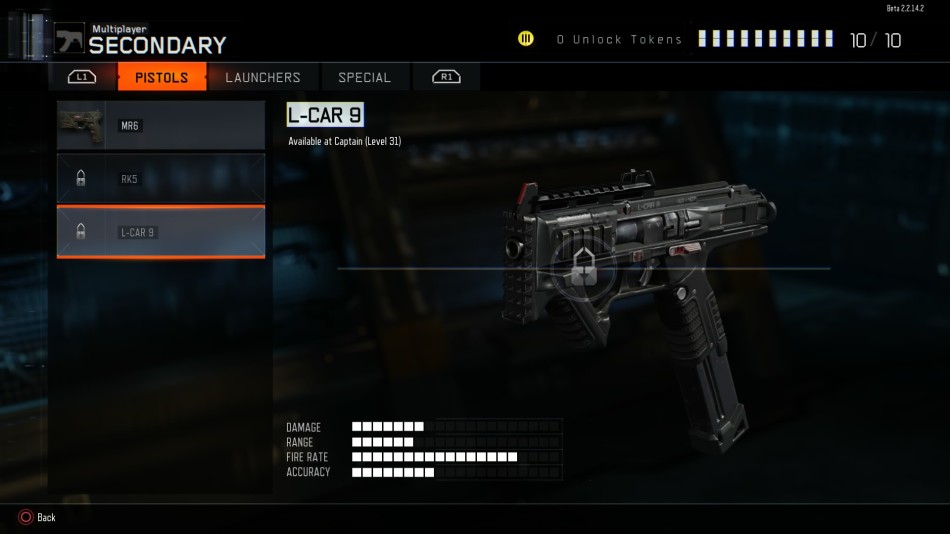The height and width of the screenshot is (534, 950).
Task: Select the locked RK5 pistol
Action: click(161, 179)
